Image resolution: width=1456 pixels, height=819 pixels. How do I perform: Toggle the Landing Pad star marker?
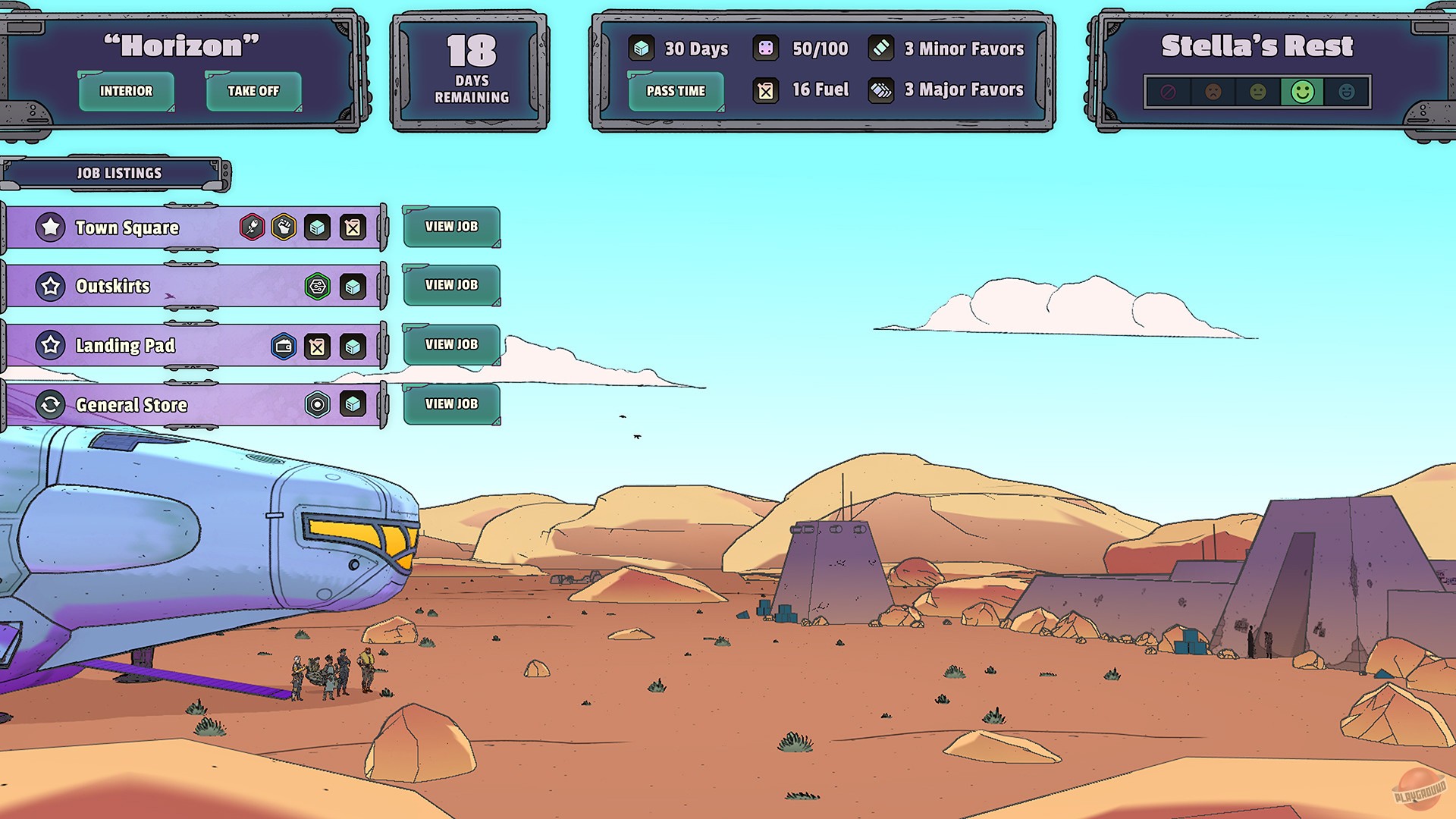(x=51, y=346)
